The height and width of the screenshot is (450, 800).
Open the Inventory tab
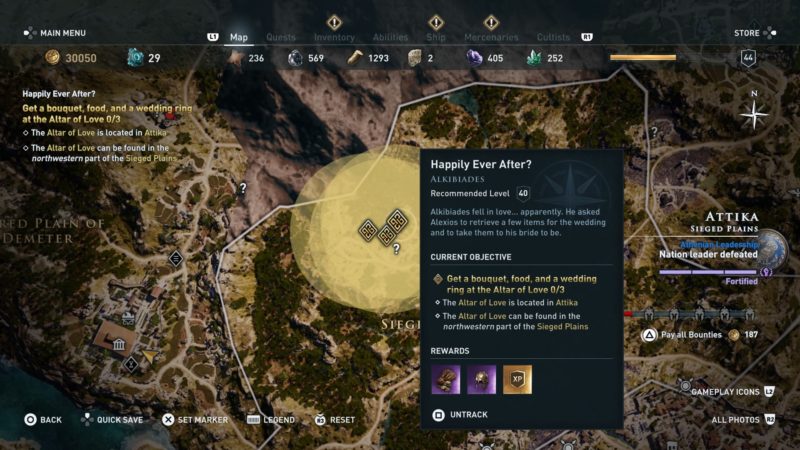click(x=334, y=37)
